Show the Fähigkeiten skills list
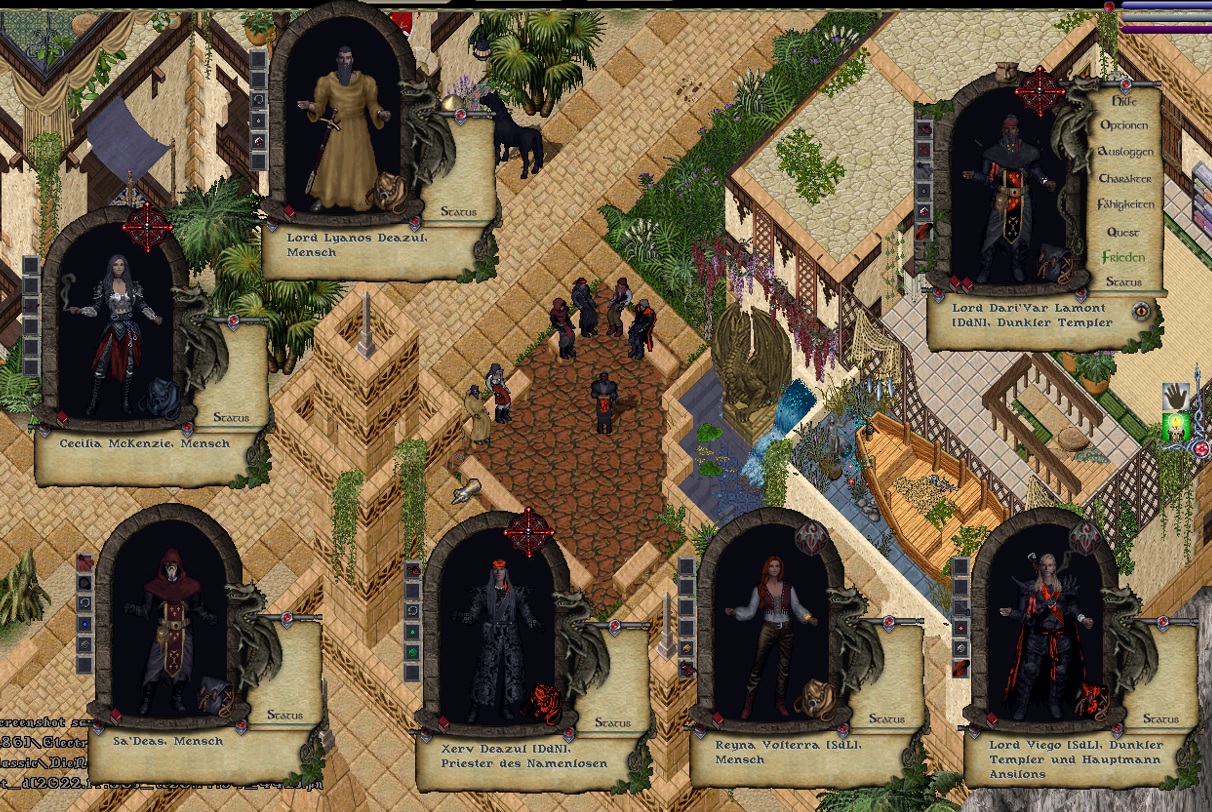 (x=1126, y=204)
